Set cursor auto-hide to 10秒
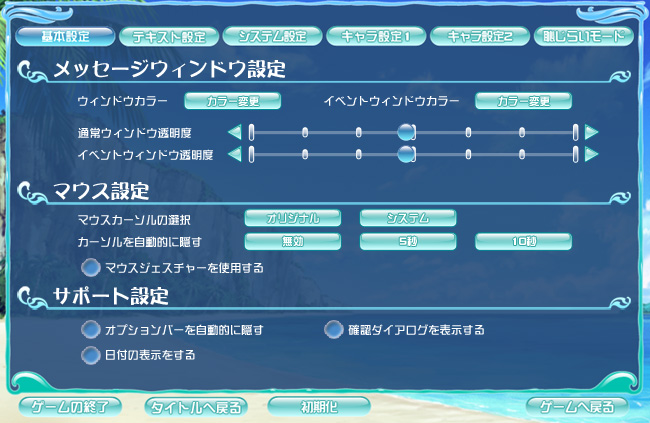The height and width of the screenshot is (423, 650). 523,241
